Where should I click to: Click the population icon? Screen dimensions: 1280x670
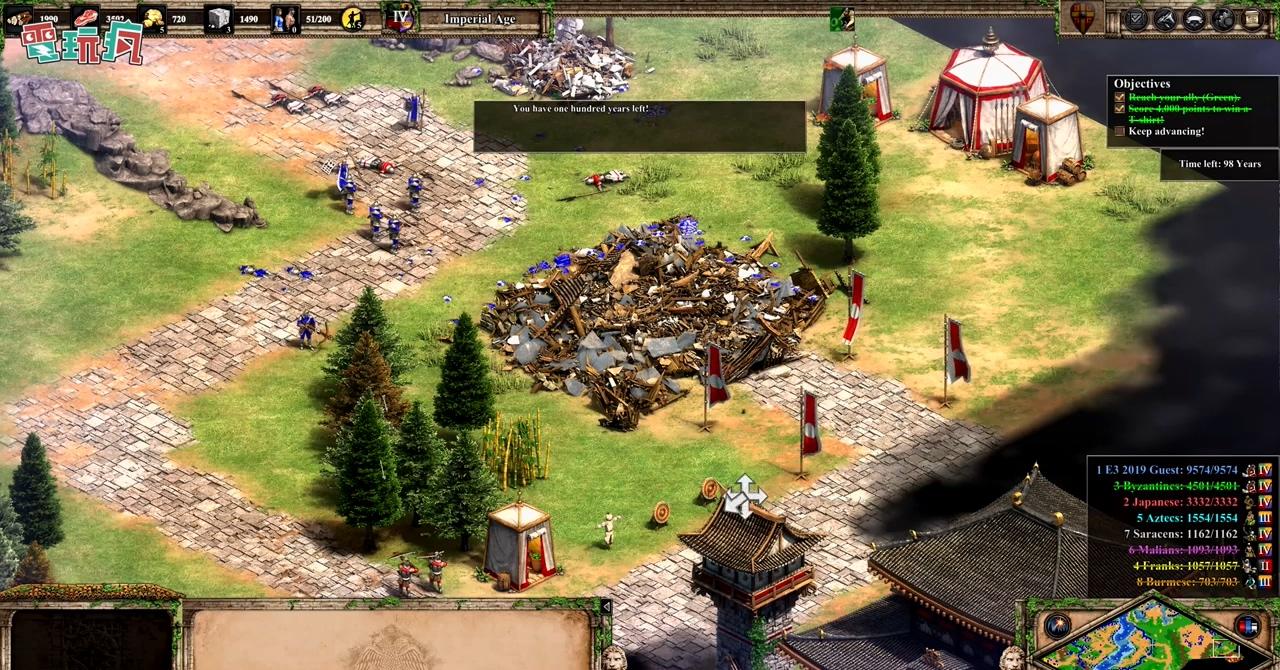[285, 18]
